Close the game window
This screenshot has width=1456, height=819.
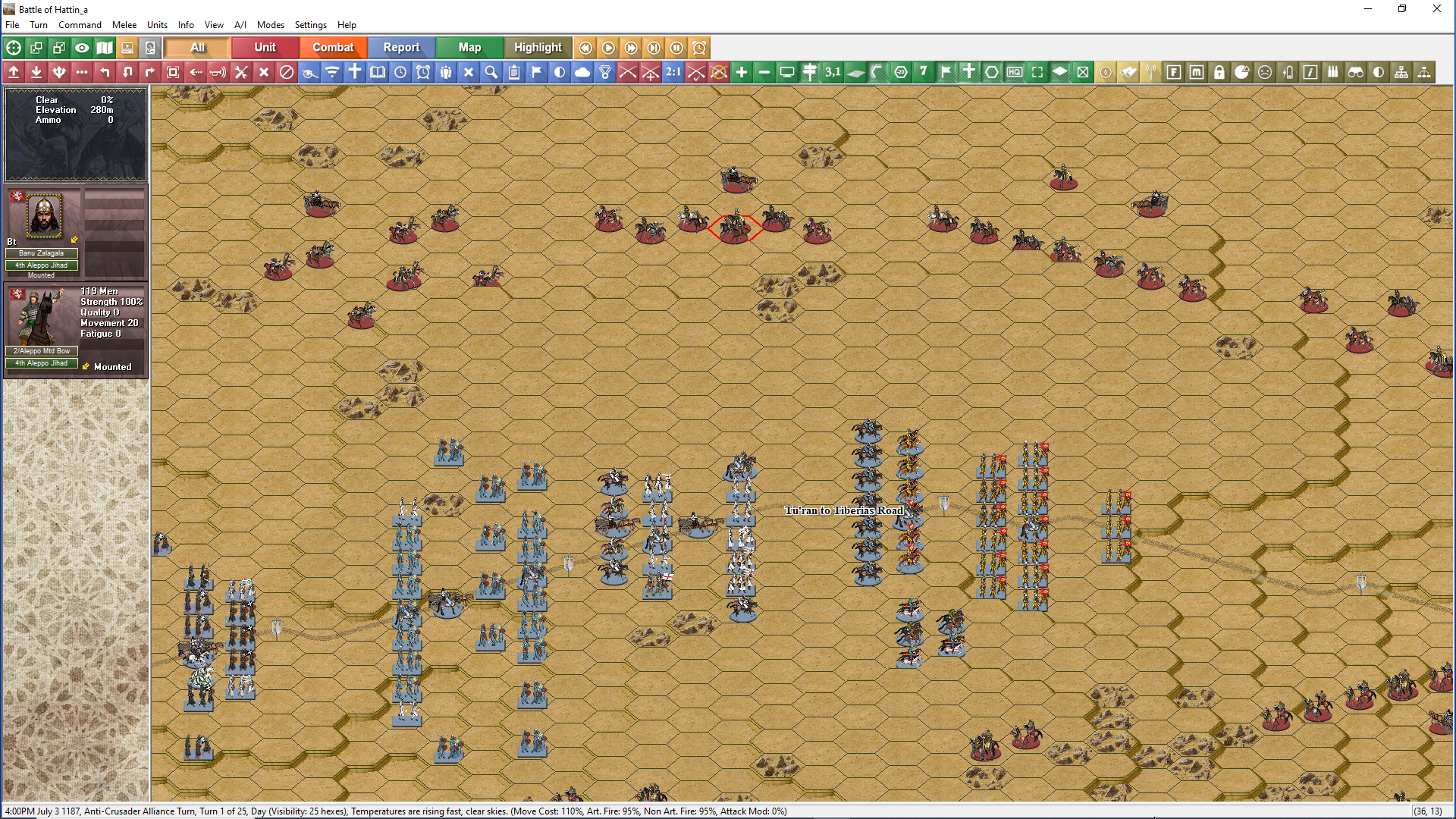[1436, 9]
